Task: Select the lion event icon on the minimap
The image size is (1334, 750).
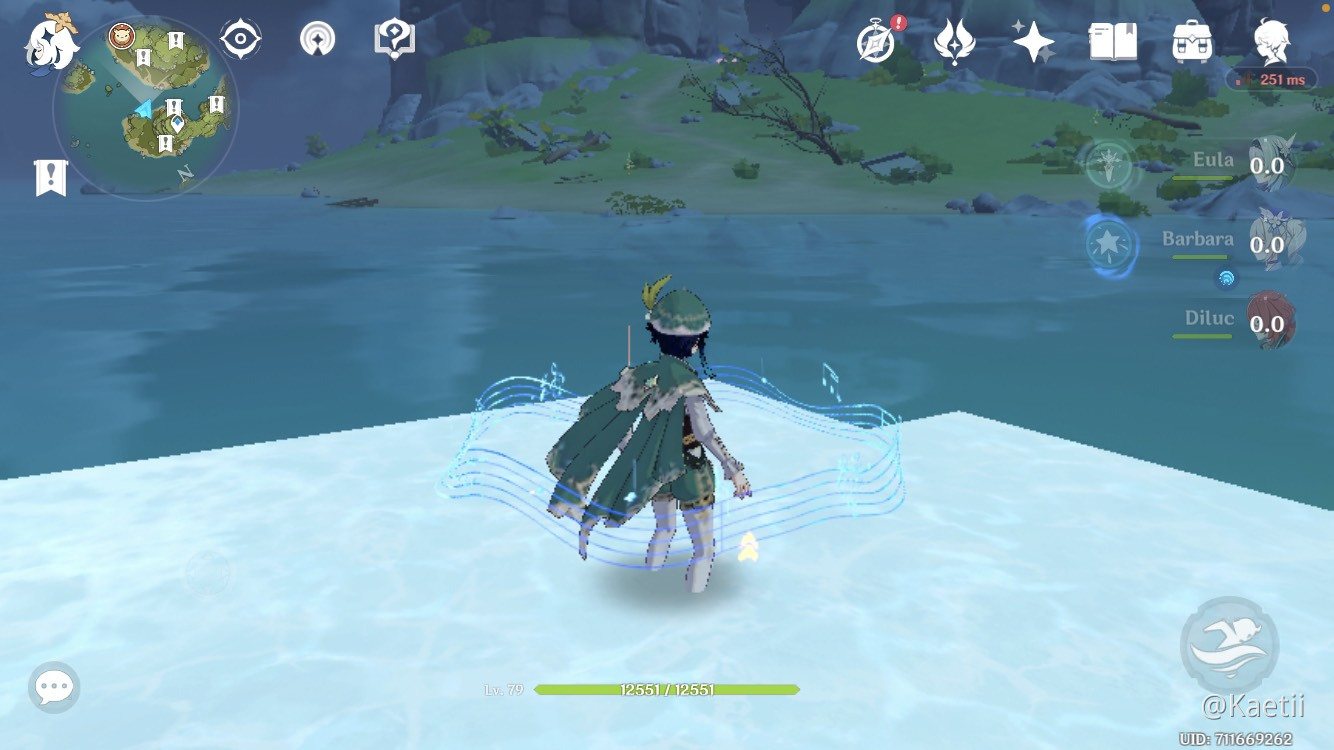Action: pos(120,38)
